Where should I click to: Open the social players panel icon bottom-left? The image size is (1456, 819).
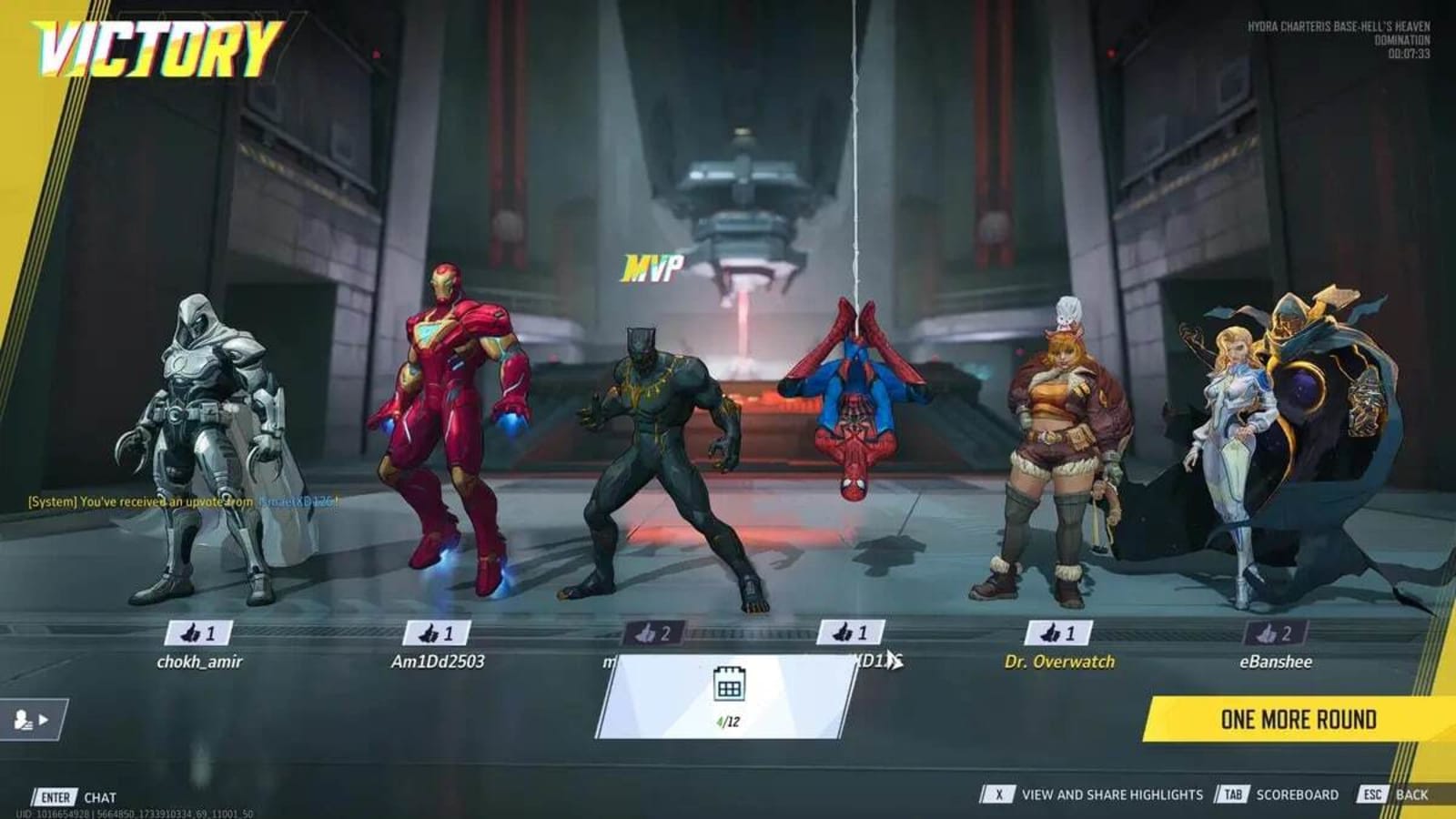pyautogui.click(x=20, y=717)
